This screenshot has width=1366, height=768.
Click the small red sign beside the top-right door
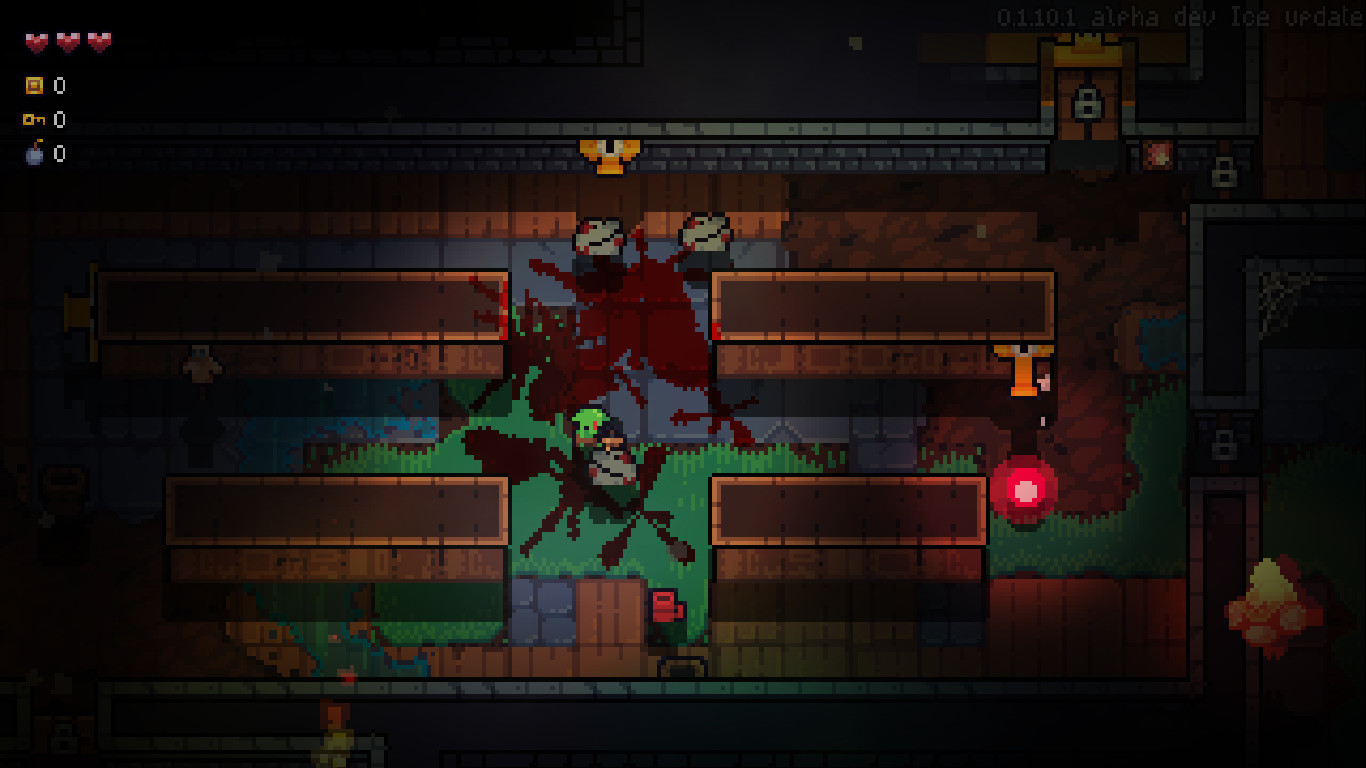(x=1158, y=153)
